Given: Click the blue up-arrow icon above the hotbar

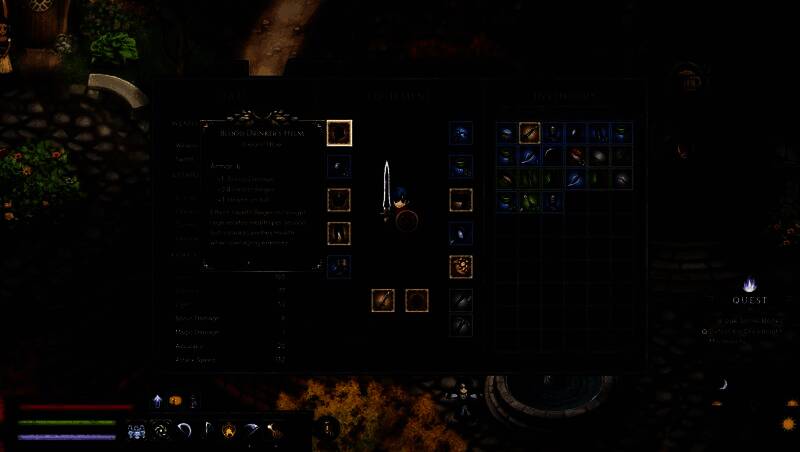Looking at the screenshot, I should (x=158, y=401).
